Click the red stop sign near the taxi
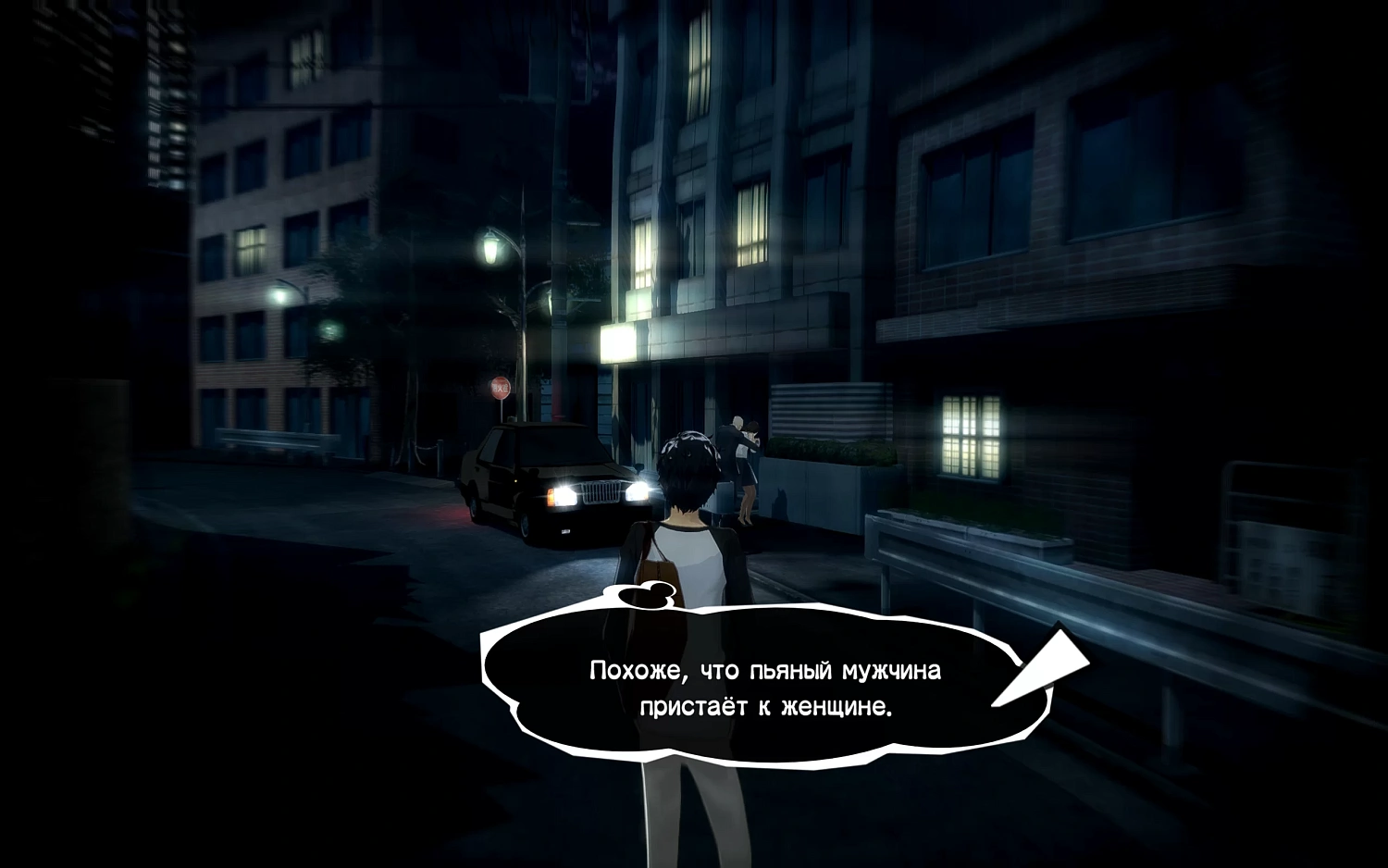This screenshot has width=1388, height=868. 500,386
